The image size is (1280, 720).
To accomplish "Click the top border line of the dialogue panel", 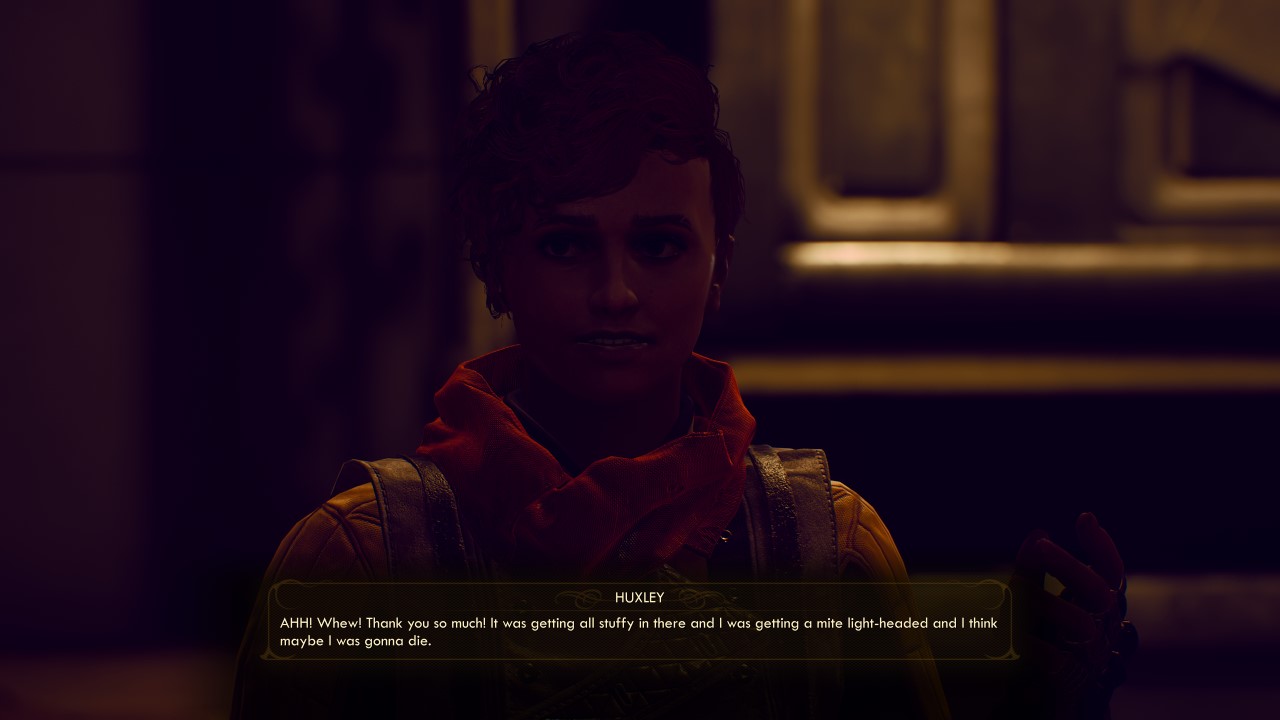I will 640,585.
